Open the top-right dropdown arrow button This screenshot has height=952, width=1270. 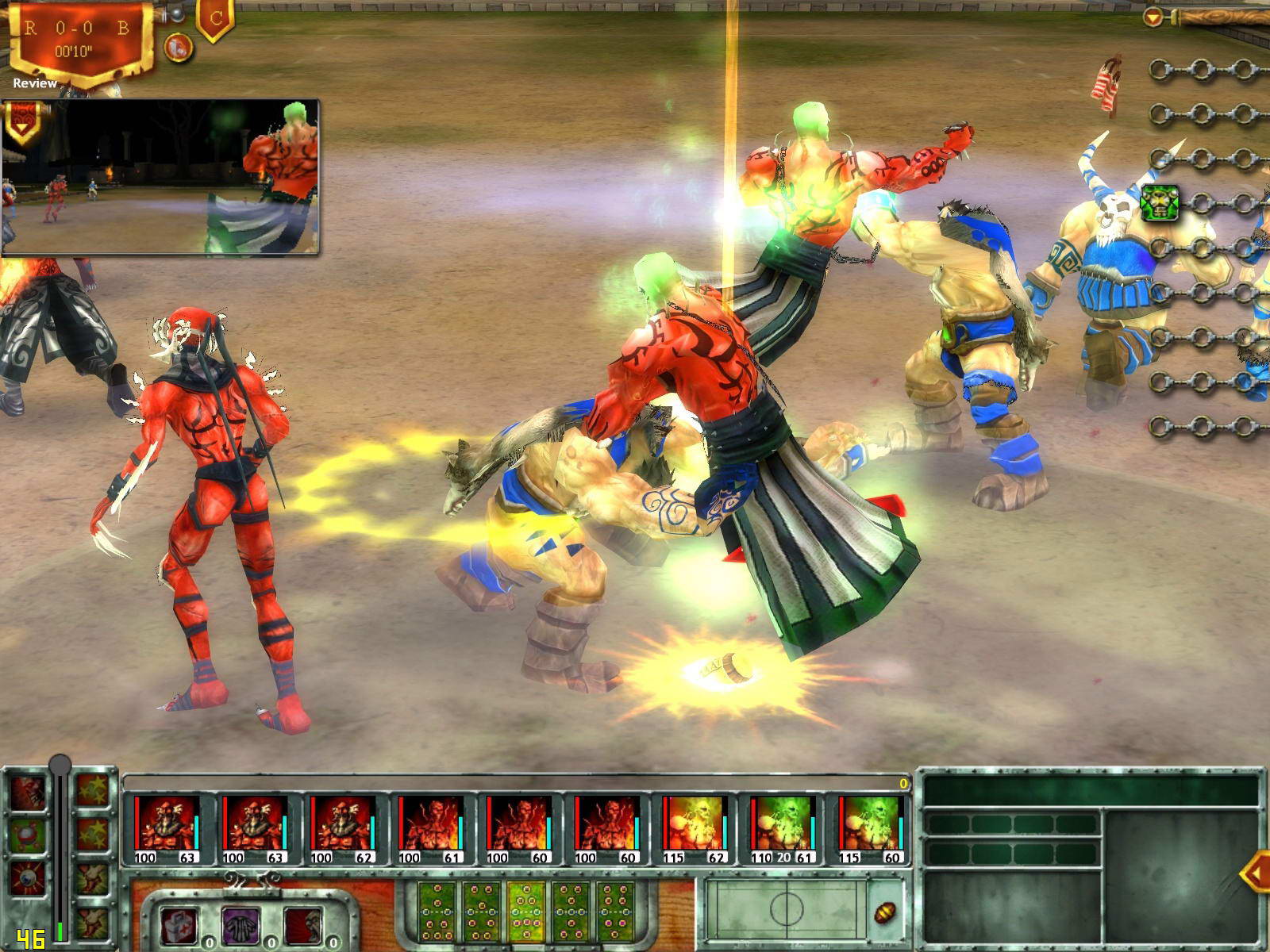(1153, 16)
